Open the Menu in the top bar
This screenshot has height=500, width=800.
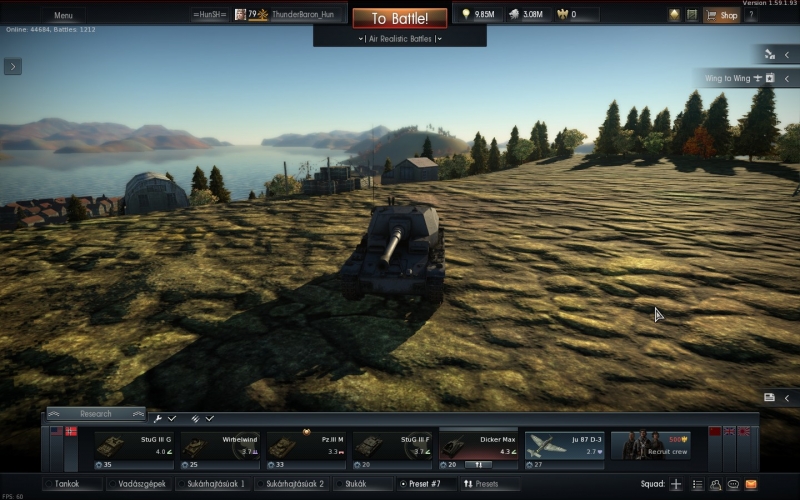pyautogui.click(x=63, y=16)
